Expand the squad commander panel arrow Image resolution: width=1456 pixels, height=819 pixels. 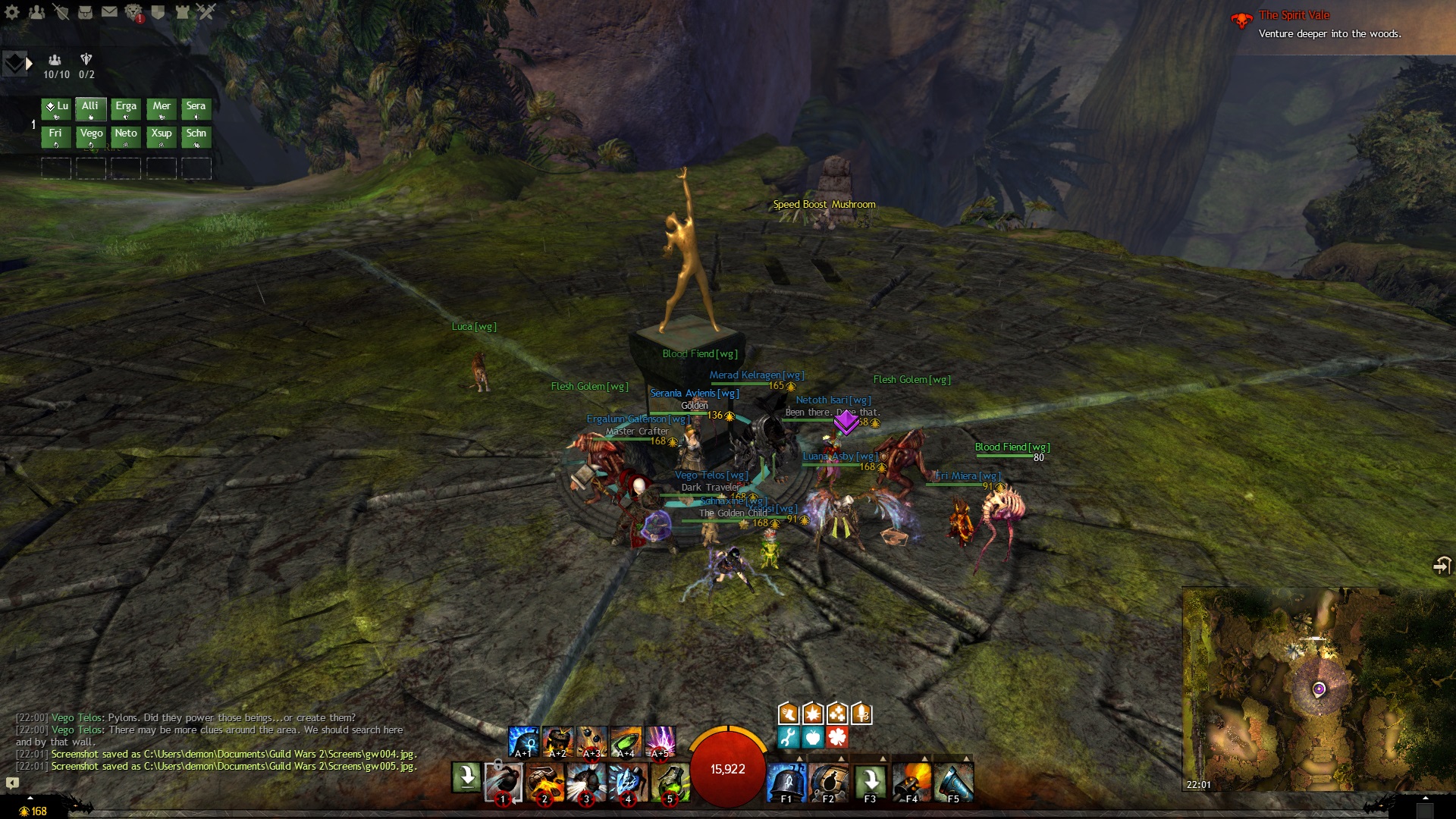29,64
